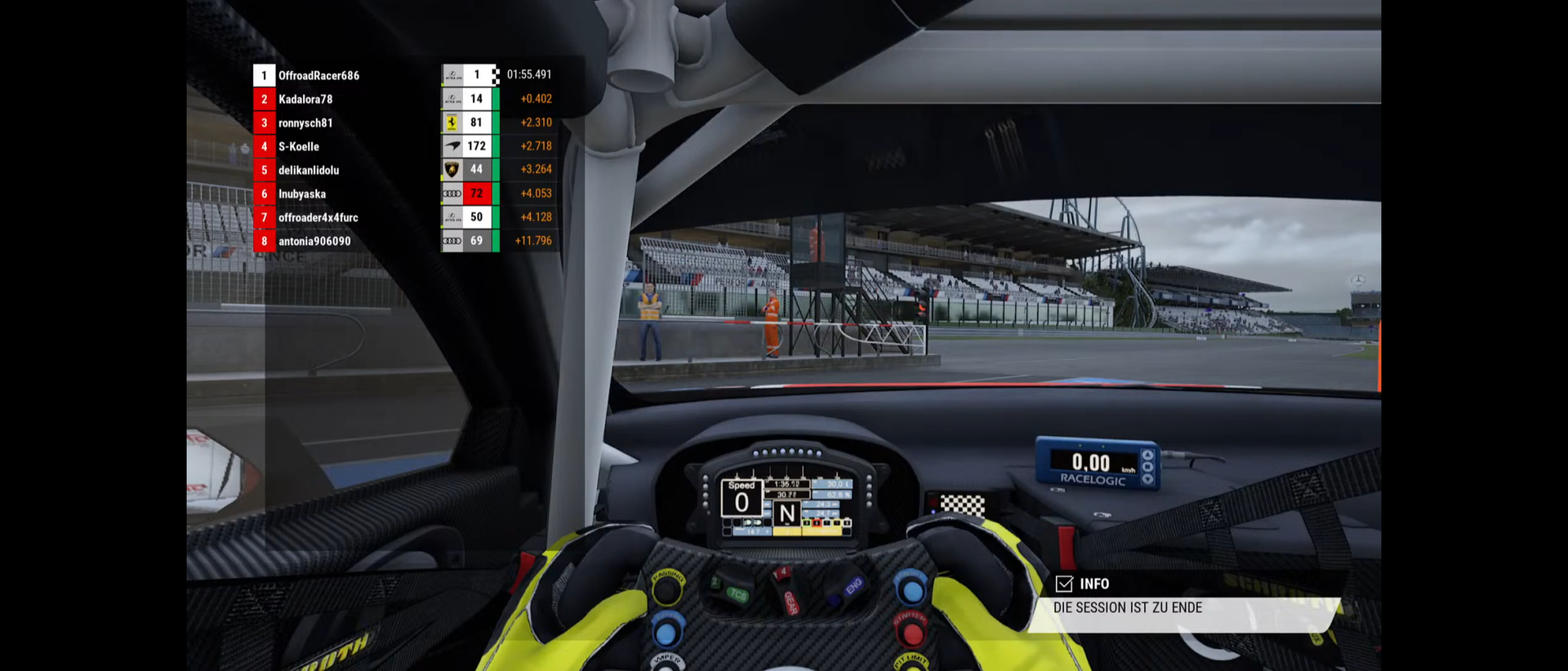Image resolution: width=1568 pixels, height=671 pixels.
Task: Pick Inubyaska from the standings list
Action: pos(302,194)
